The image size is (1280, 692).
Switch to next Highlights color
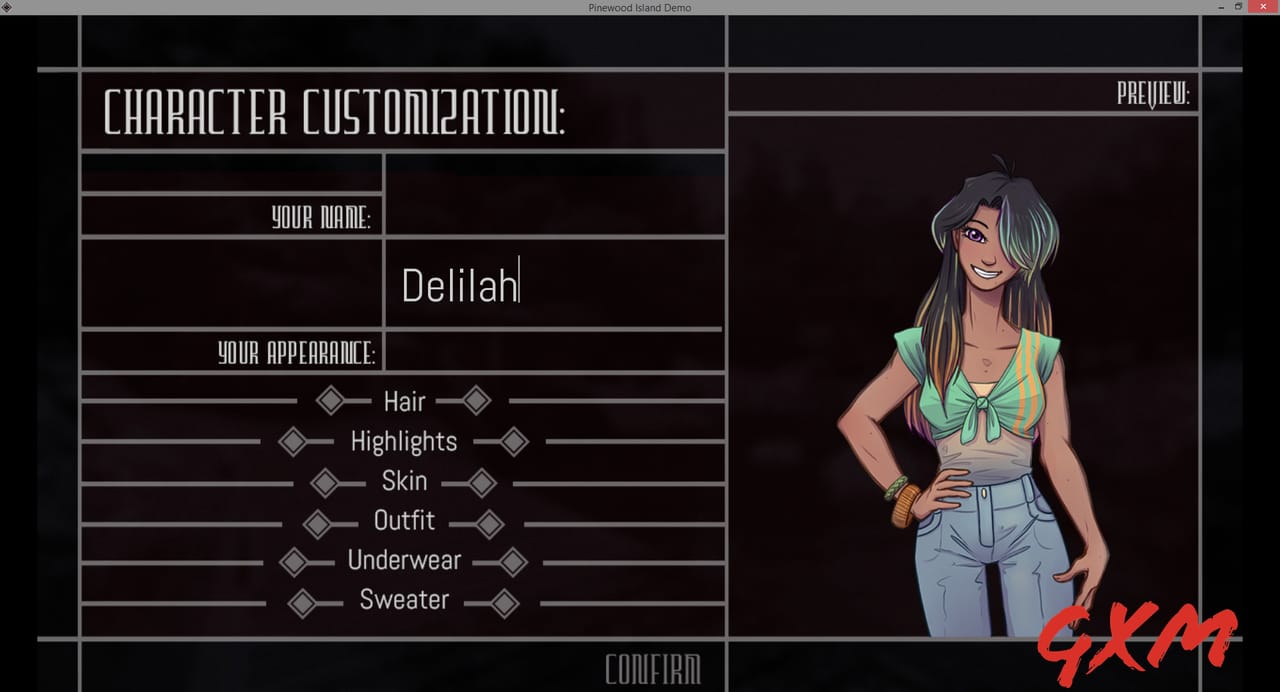tap(514, 441)
